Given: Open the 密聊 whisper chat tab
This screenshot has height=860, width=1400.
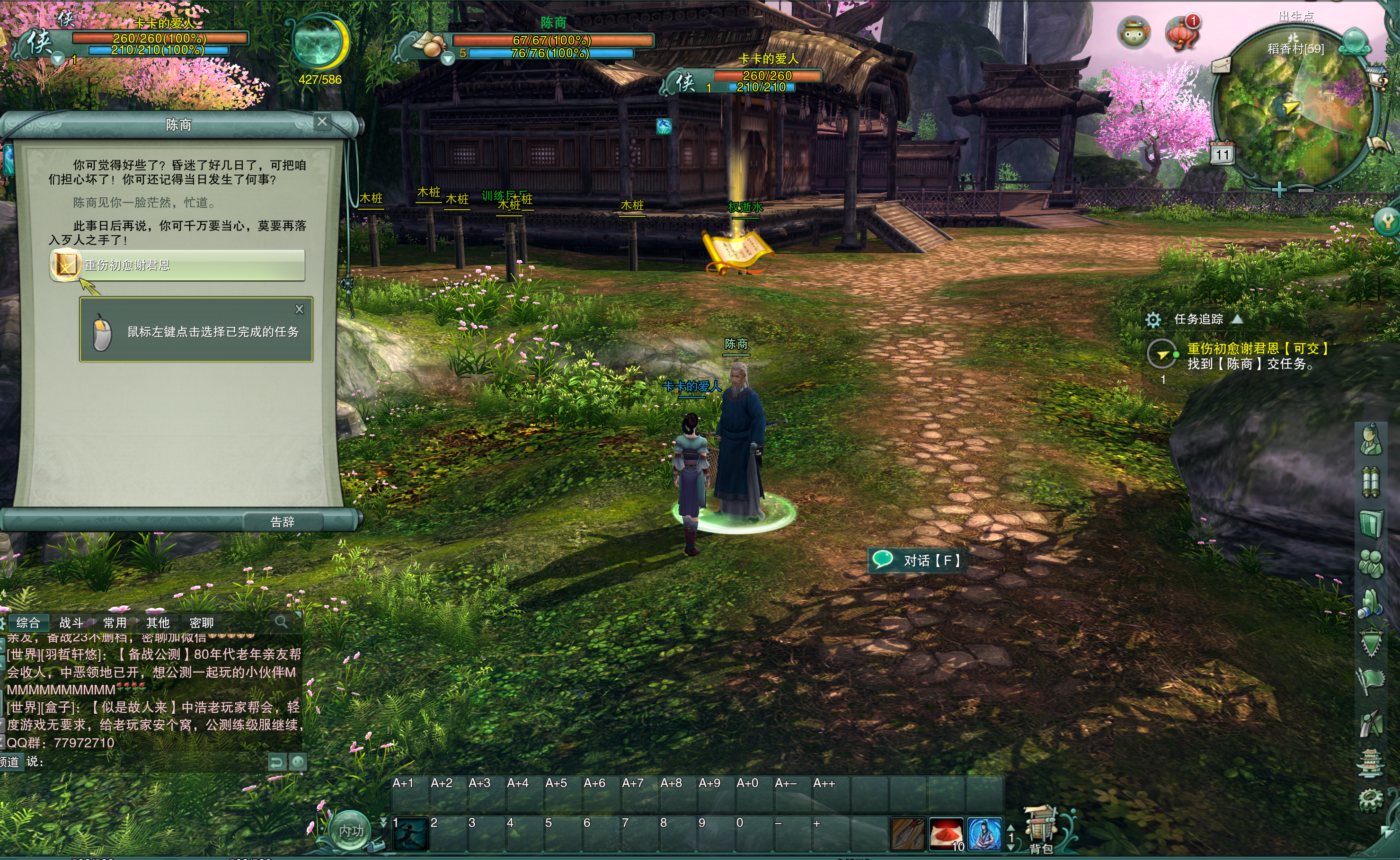Looking at the screenshot, I should (201, 622).
